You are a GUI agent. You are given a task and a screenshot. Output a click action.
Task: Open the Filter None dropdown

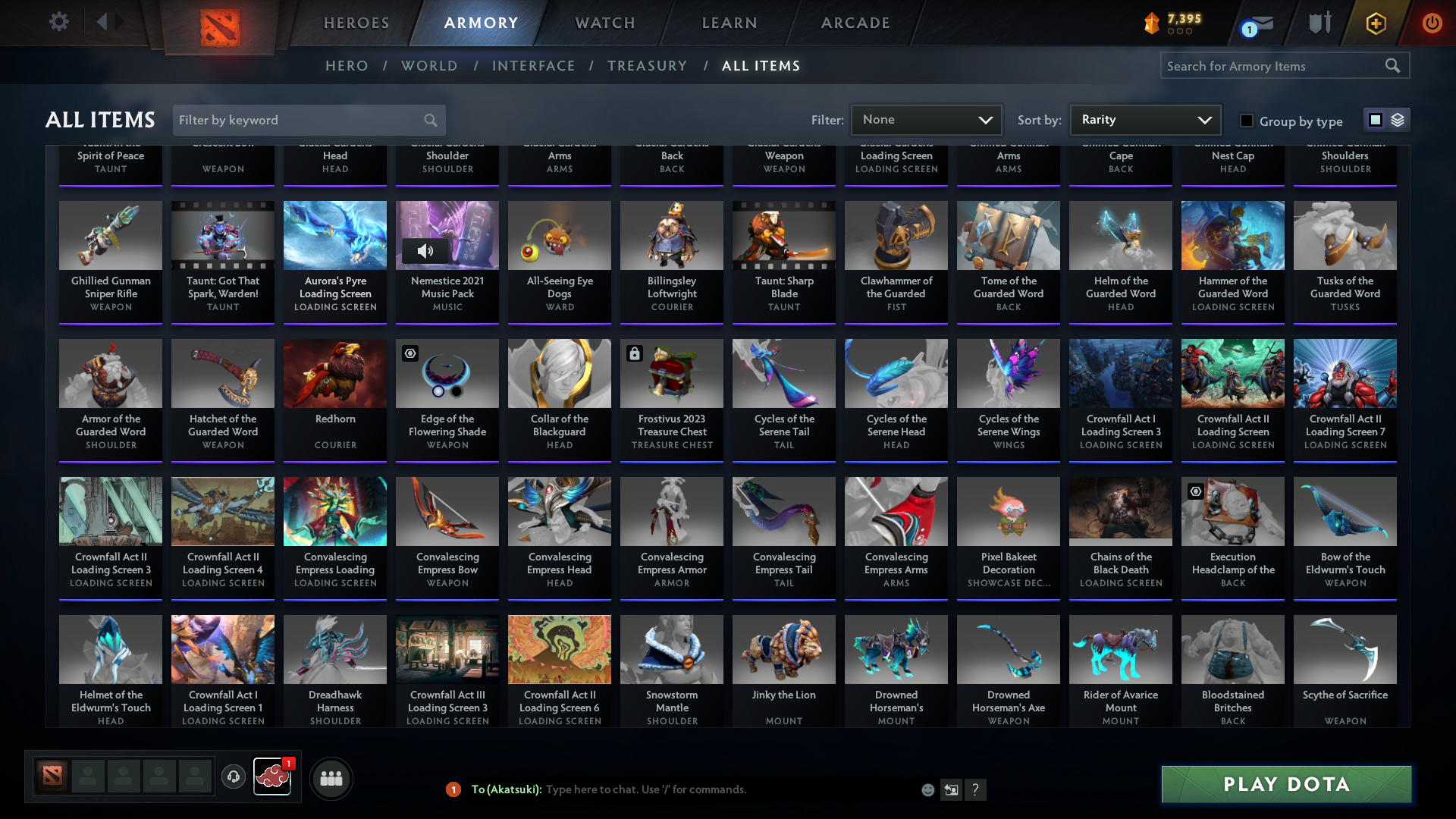point(926,119)
